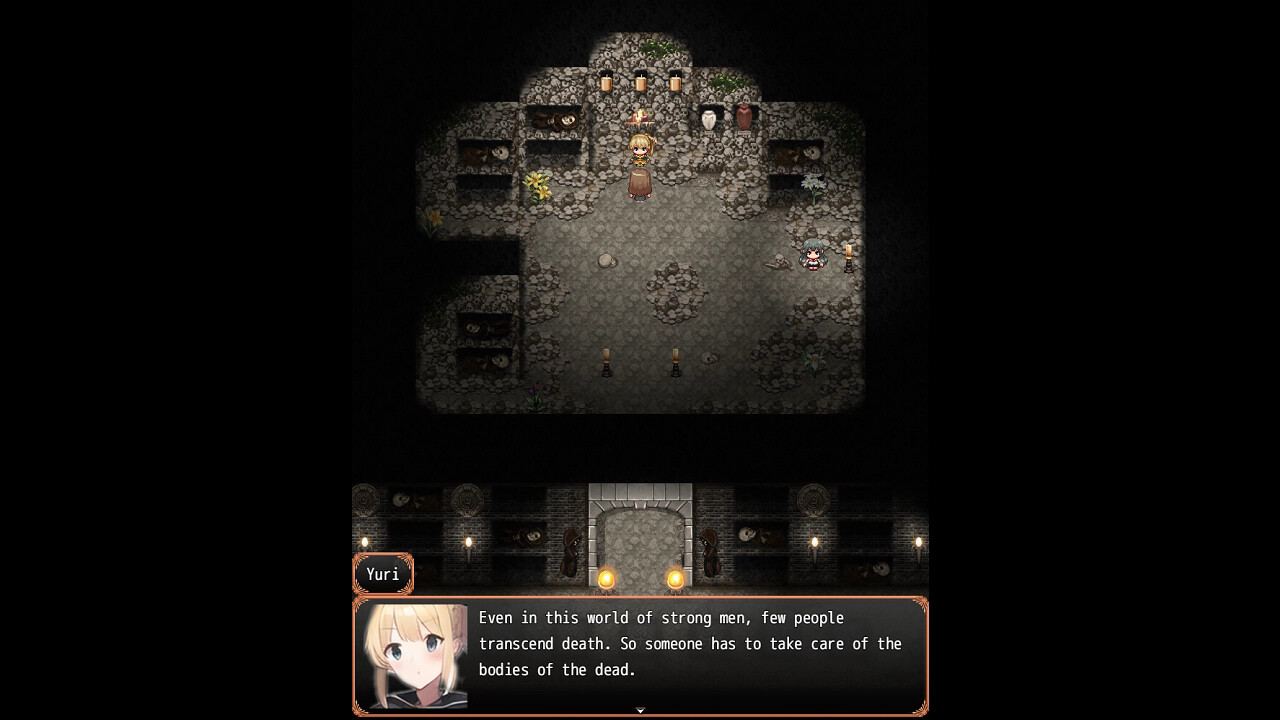Select the Yuri name plate above the dialogue

click(383, 573)
